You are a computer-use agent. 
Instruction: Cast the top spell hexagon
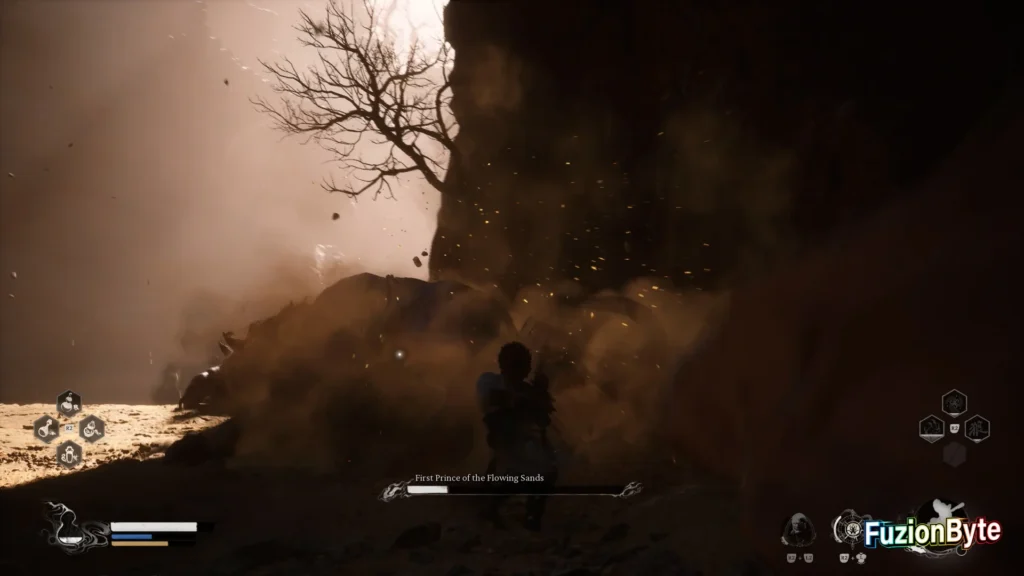point(954,403)
